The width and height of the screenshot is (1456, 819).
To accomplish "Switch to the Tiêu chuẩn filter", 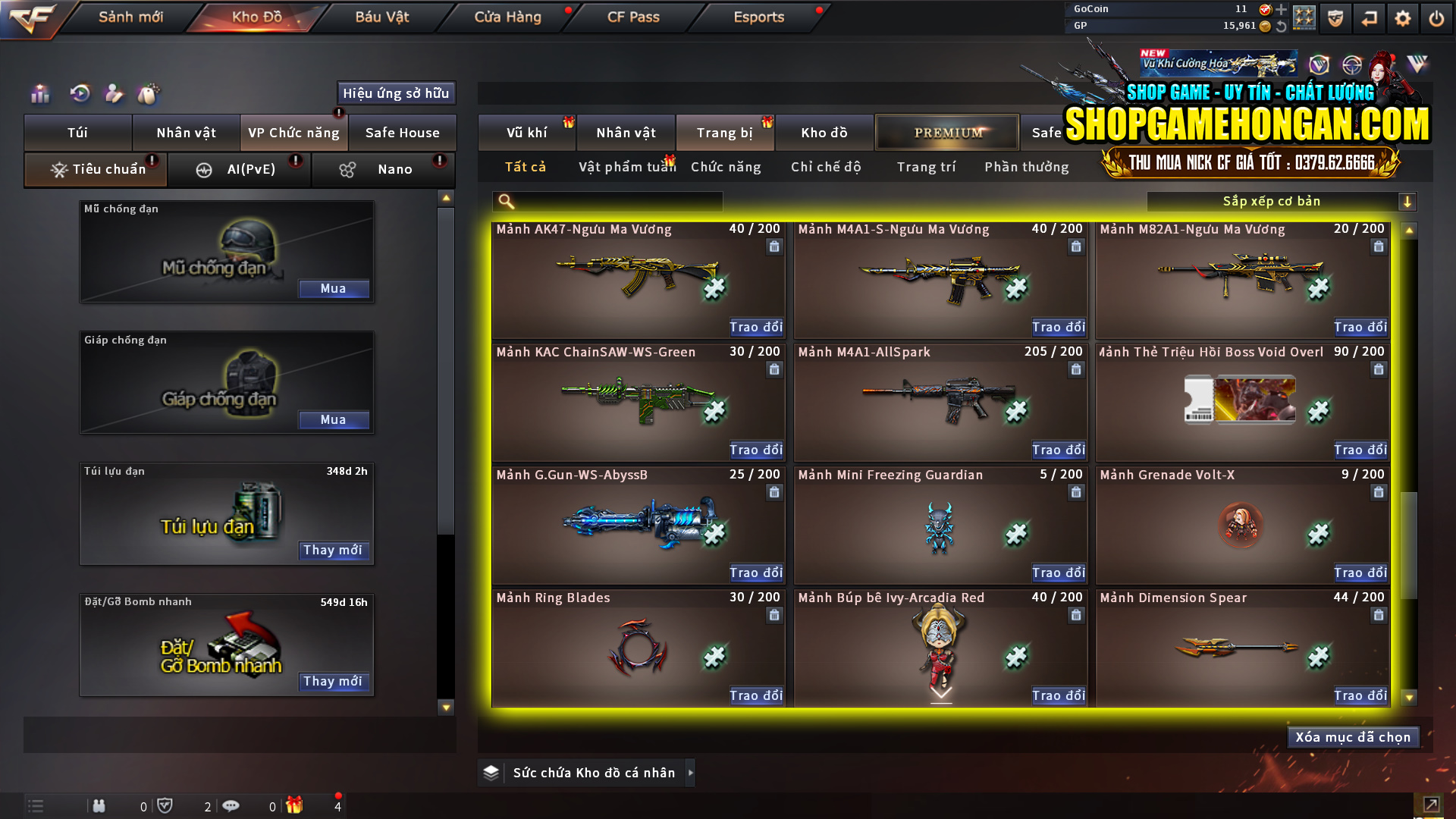I will pyautogui.click(x=96, y=169).
